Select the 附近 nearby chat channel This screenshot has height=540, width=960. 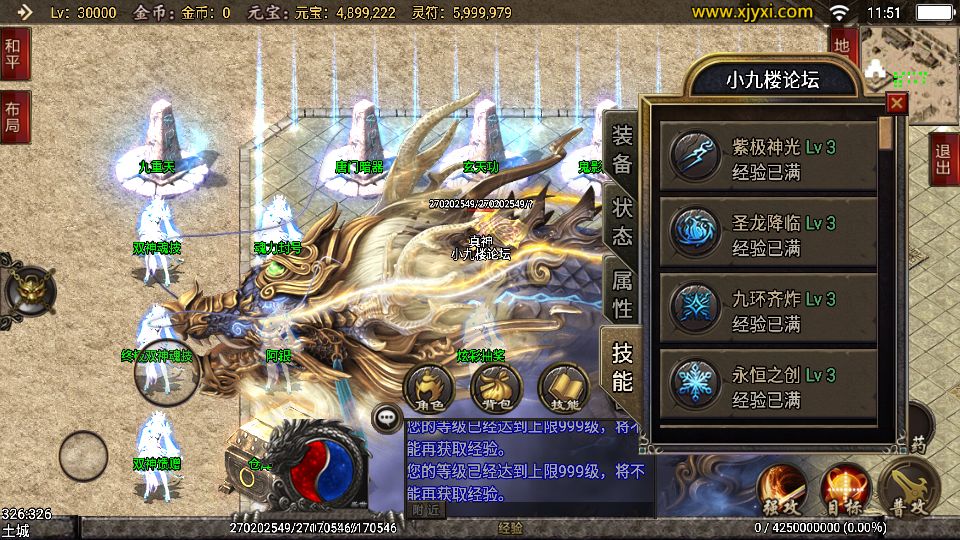(425, 510)
